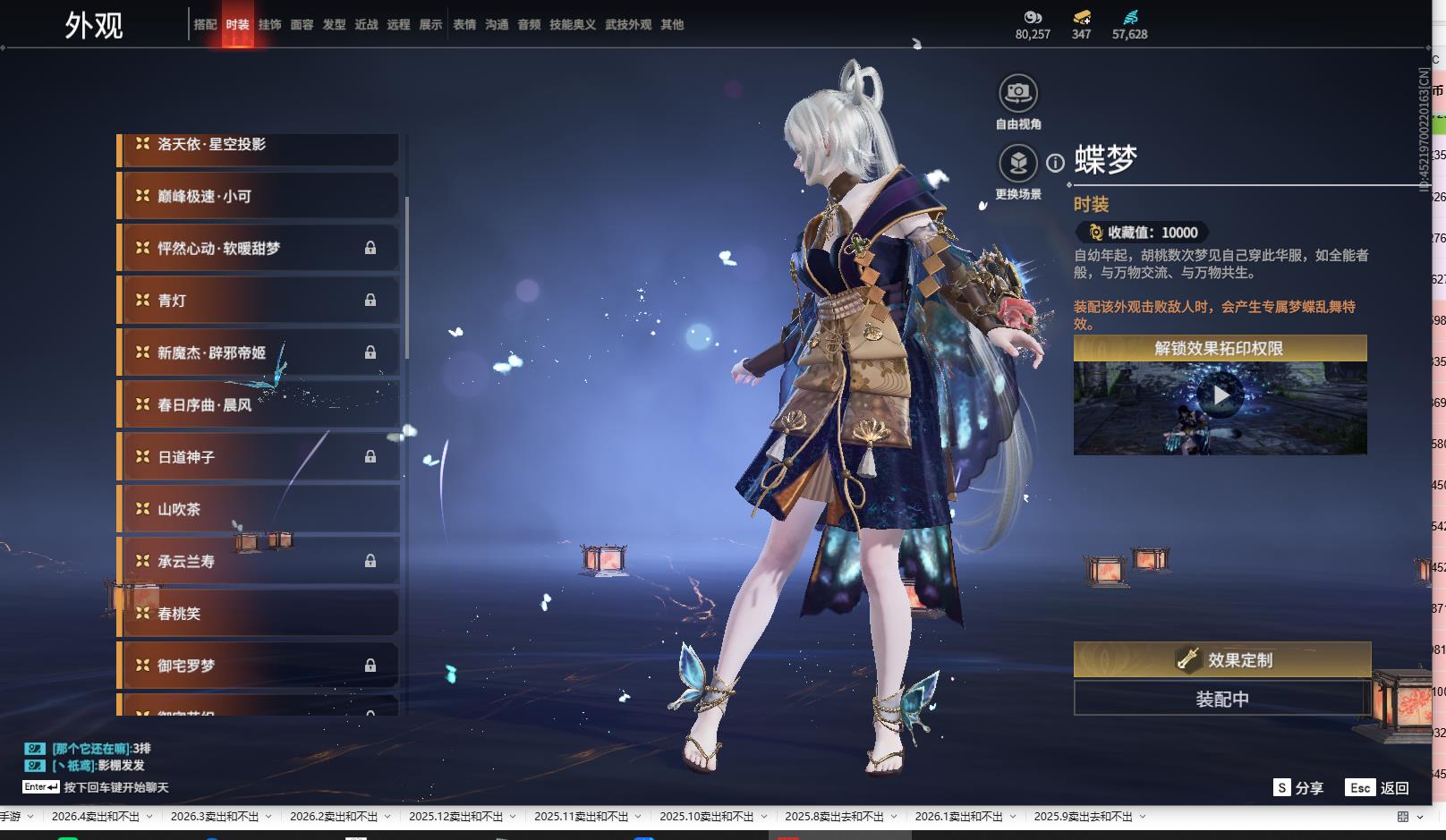Open the 技能奥义 tab

click(x=572, y=25)
